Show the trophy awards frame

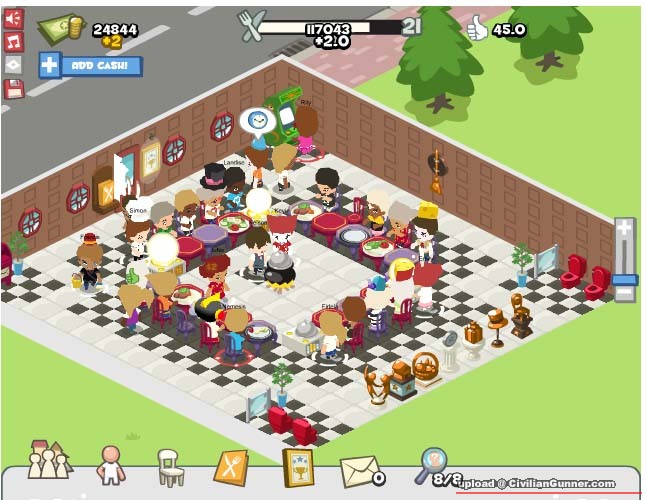pos(296,466)
